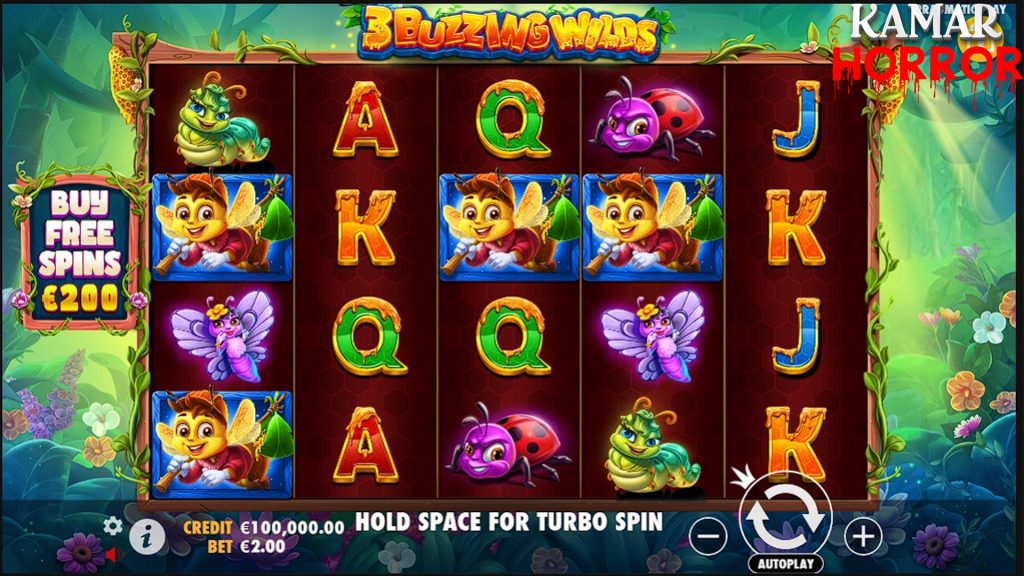Open the game settings gear
This screenshot has width=1024, height=576.
113,525
